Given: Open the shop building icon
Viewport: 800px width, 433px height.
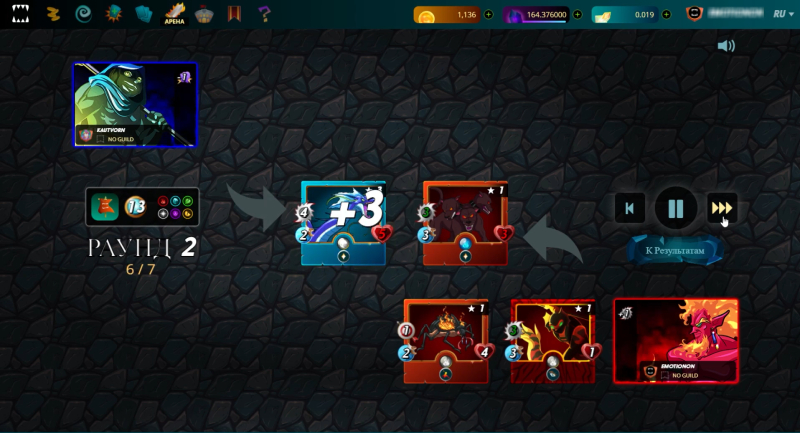Looking at the screenshot, I should (204, 14).
